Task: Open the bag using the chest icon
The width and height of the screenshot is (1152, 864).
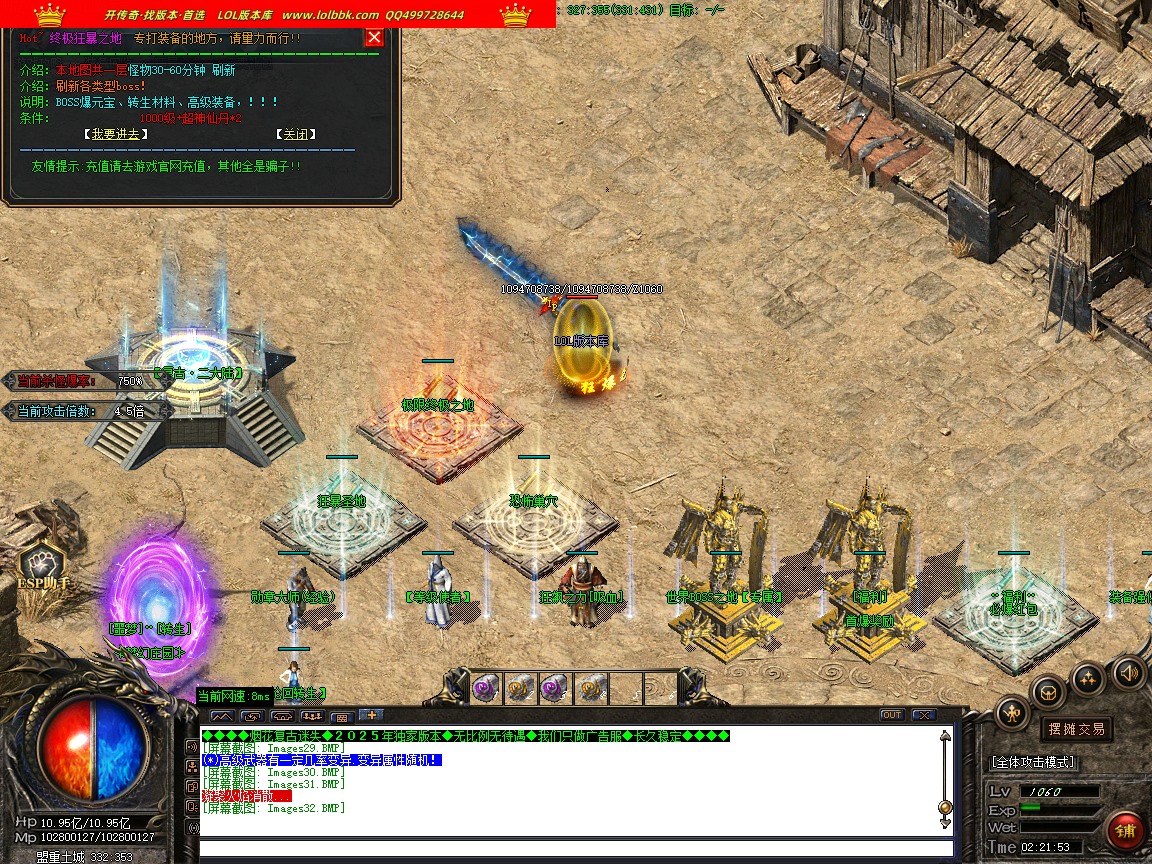Action: click(x=1048, y=690)
